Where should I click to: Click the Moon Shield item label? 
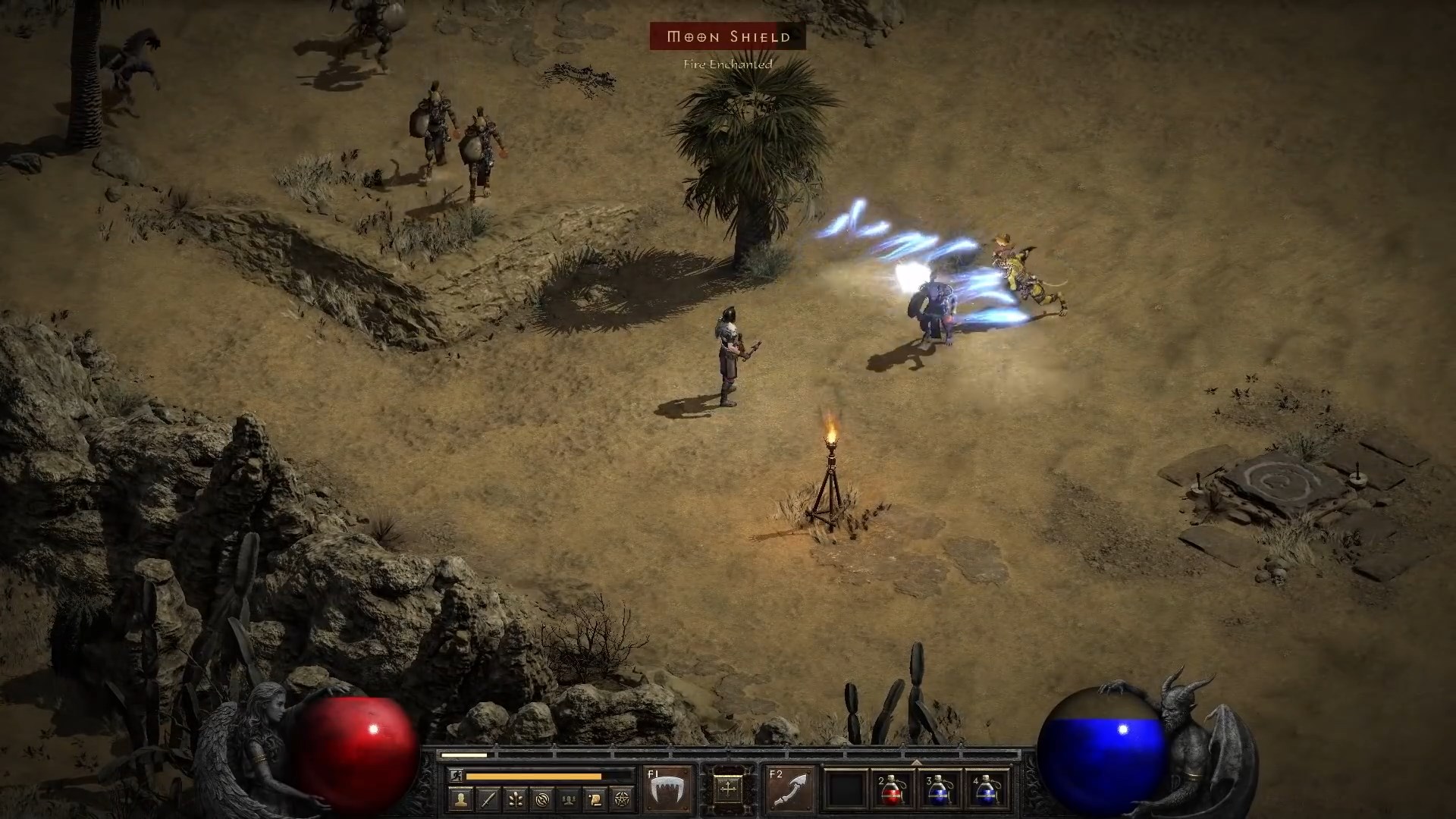pyautogui.click(x=726, y=36)
